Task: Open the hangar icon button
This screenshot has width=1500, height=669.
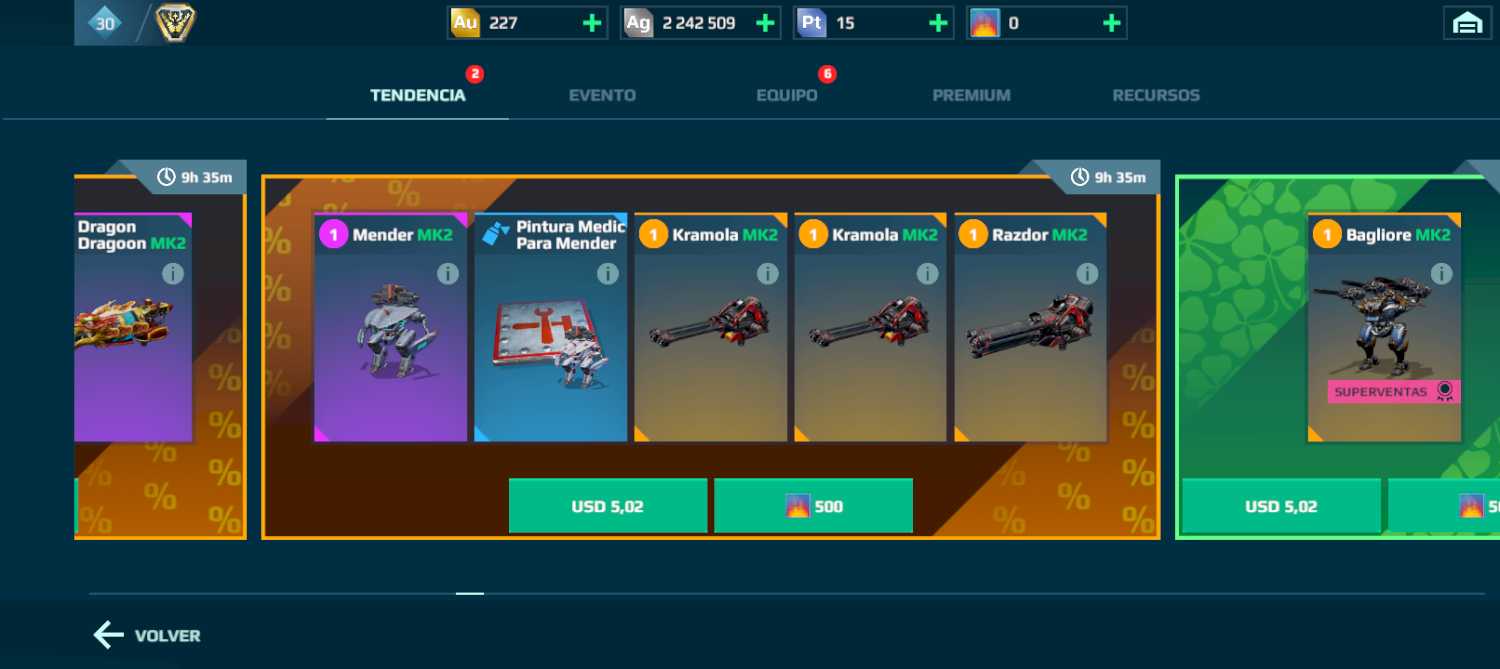Action: pos(1467,23)
